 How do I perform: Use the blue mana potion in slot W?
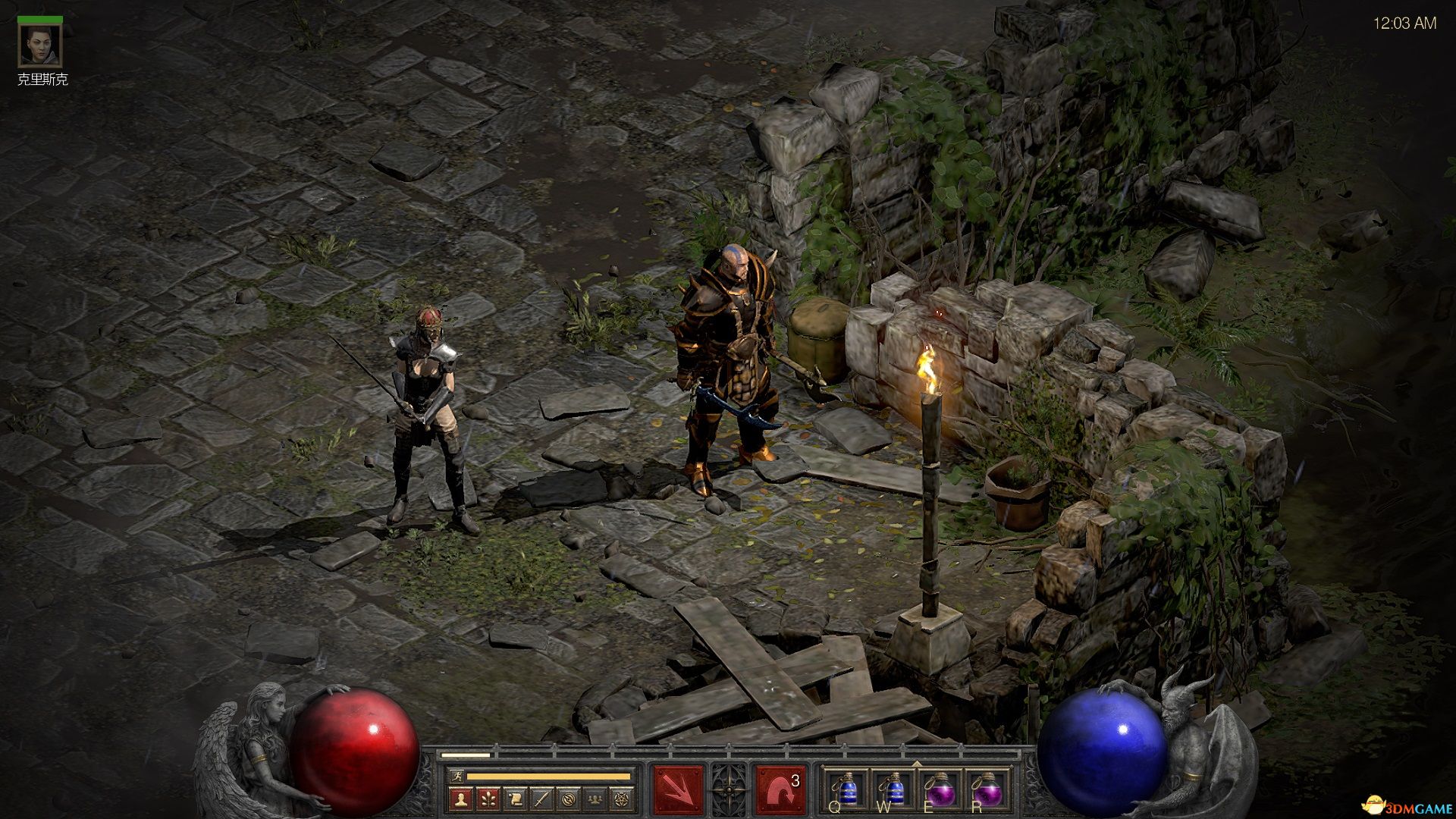pyautogui.click(x=893, y=791)
